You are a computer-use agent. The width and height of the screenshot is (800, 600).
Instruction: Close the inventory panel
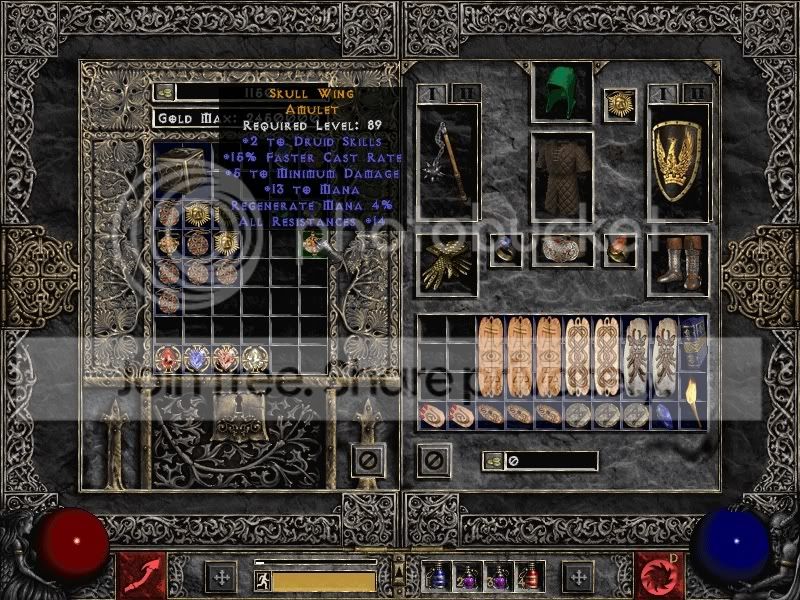coord(434,461)
